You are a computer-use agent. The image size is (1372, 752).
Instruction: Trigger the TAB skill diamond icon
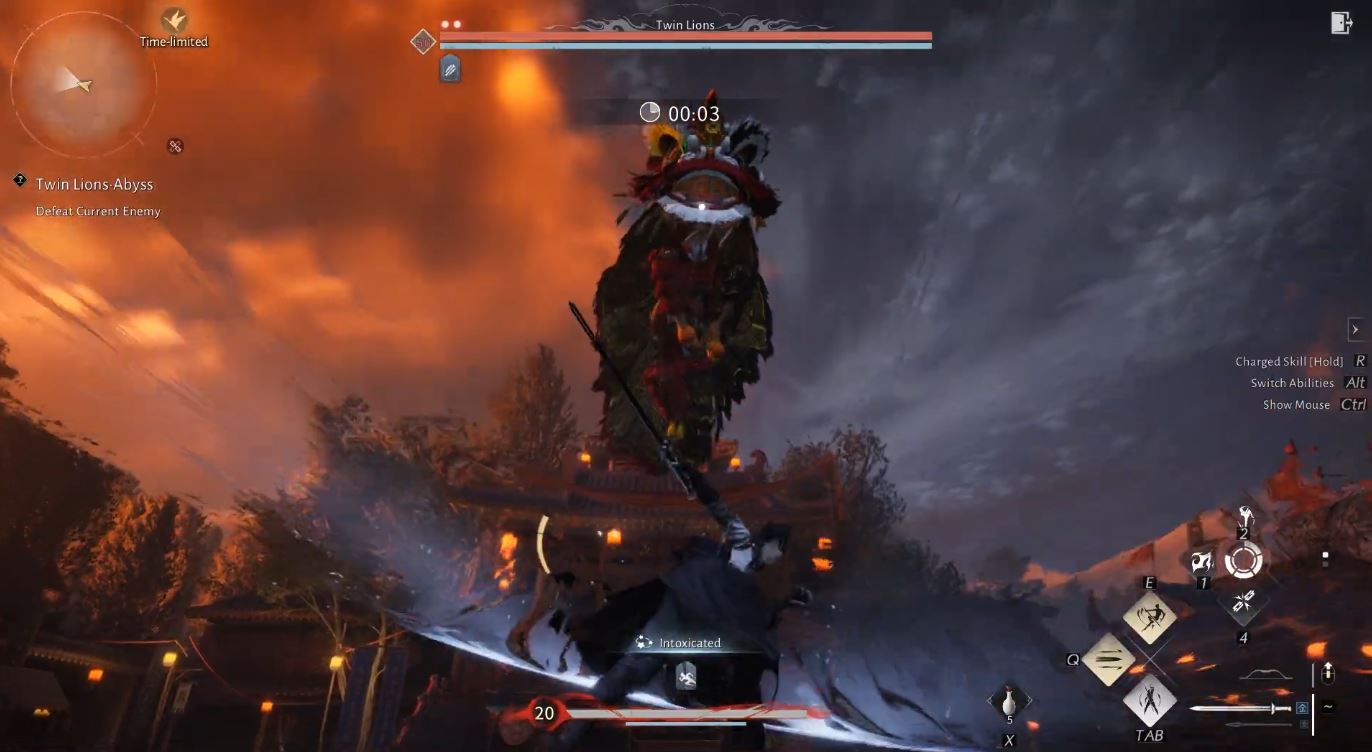click(x=1149, y=700)
